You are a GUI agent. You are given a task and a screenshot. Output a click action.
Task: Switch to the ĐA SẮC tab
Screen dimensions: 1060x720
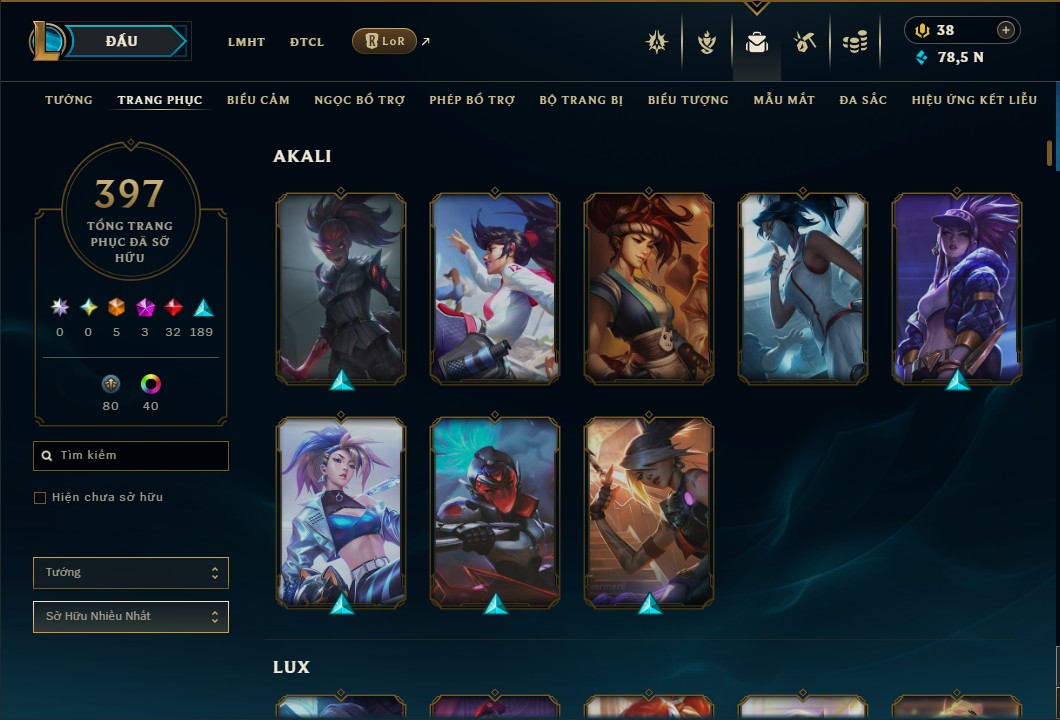(x=863, y=100)
